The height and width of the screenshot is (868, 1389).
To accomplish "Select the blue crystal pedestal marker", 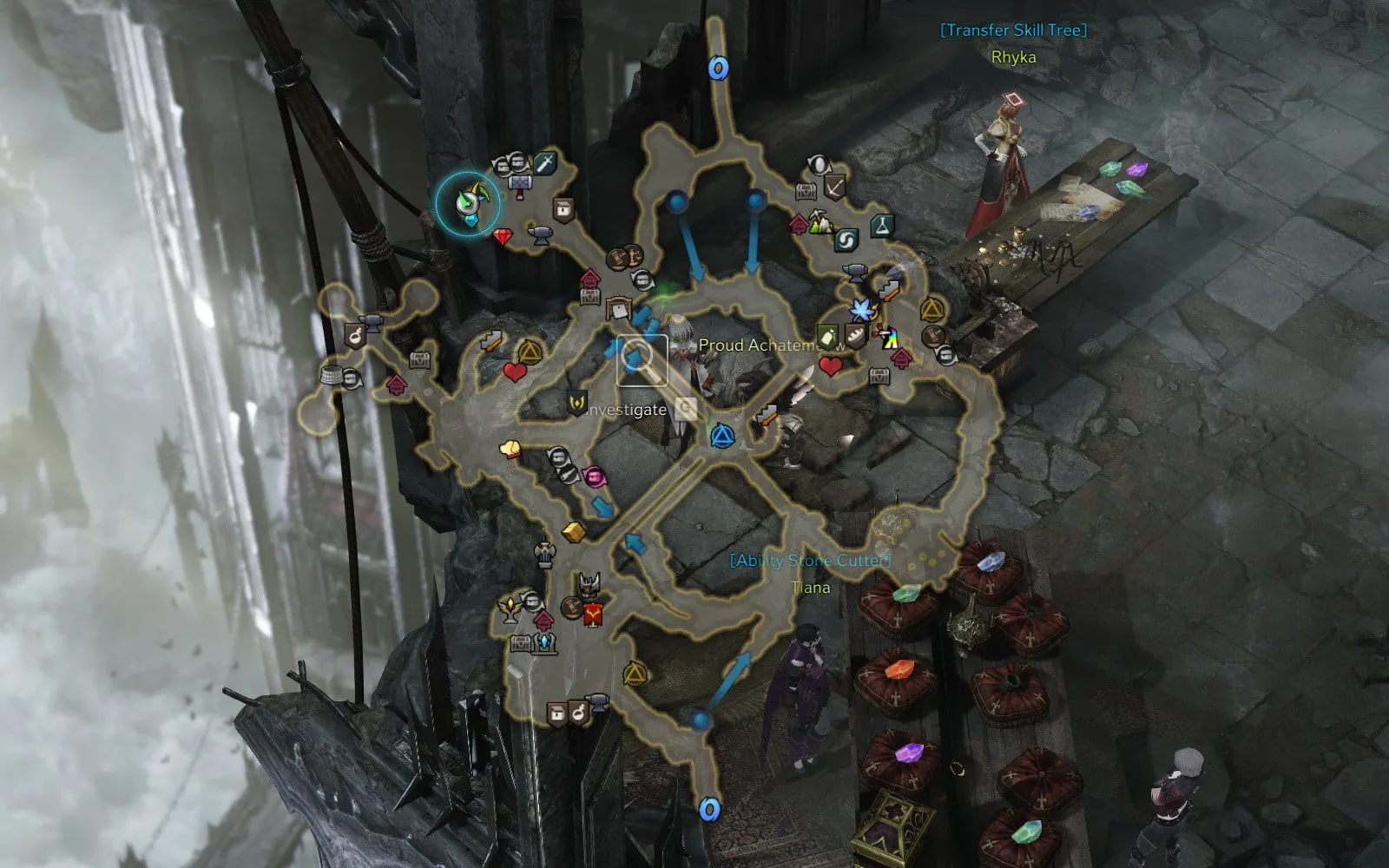I will tap(545, 643).
